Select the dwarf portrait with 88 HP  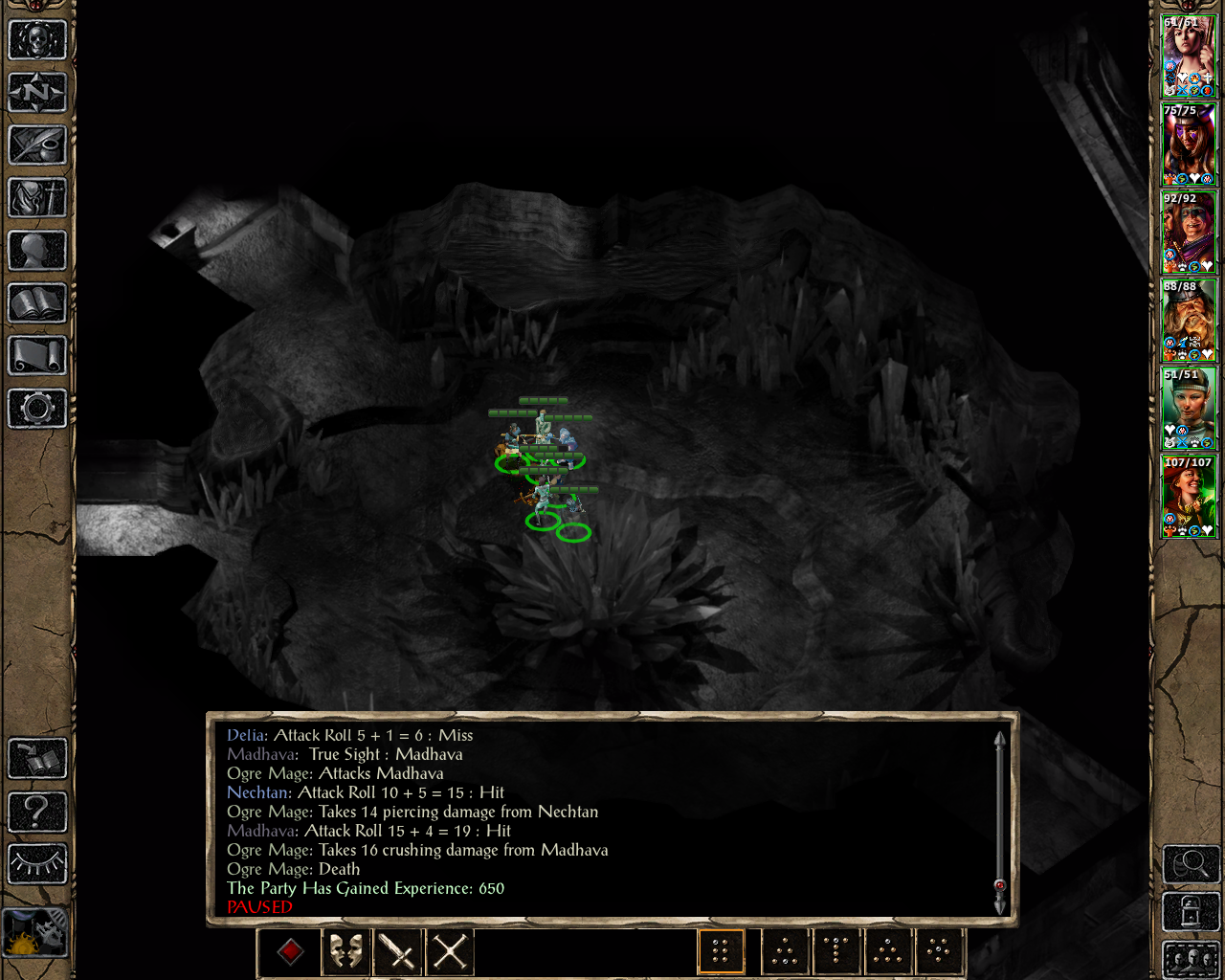[1188, 320]
